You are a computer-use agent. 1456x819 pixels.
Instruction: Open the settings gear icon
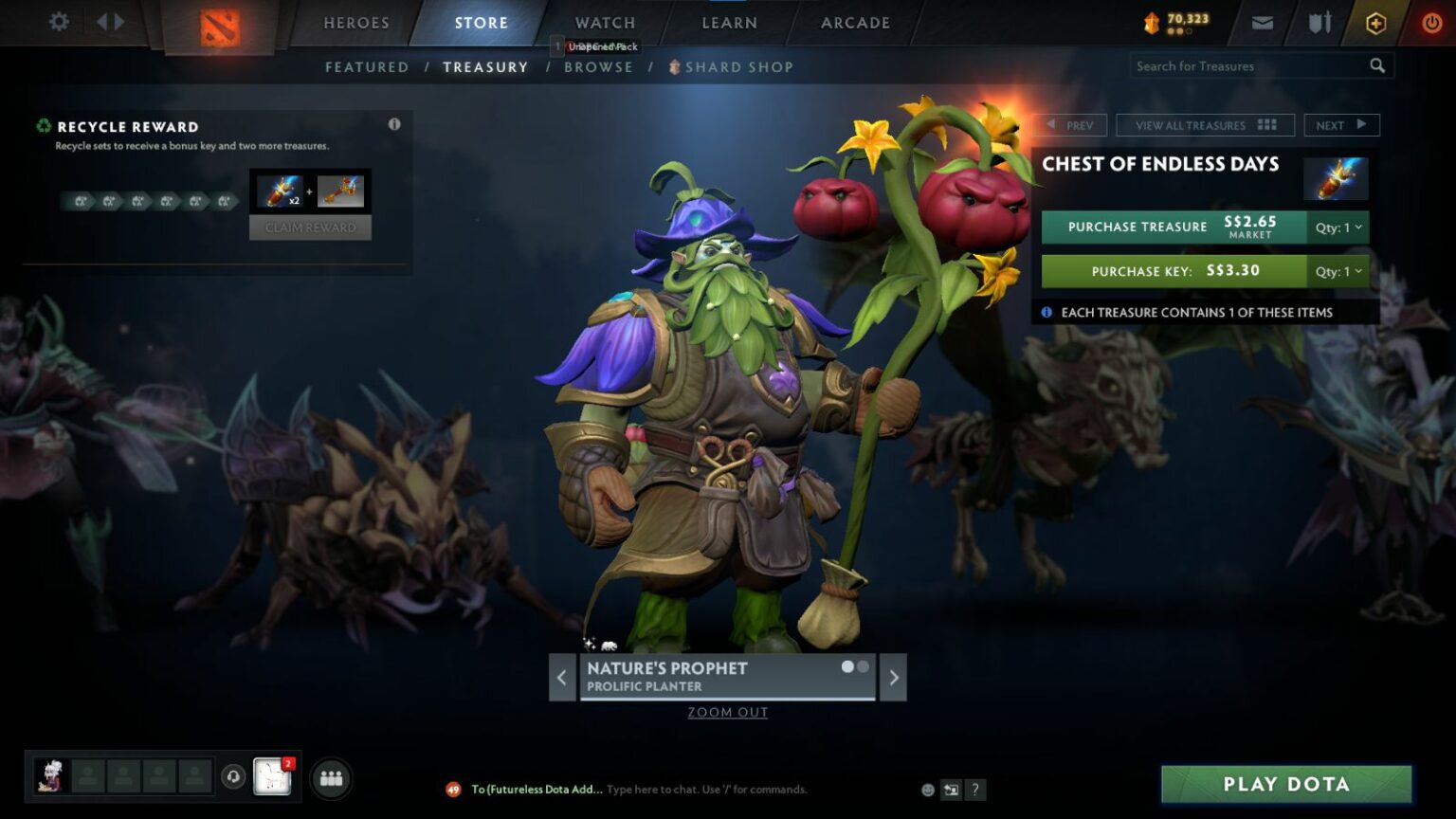click(x=59, y=22)
